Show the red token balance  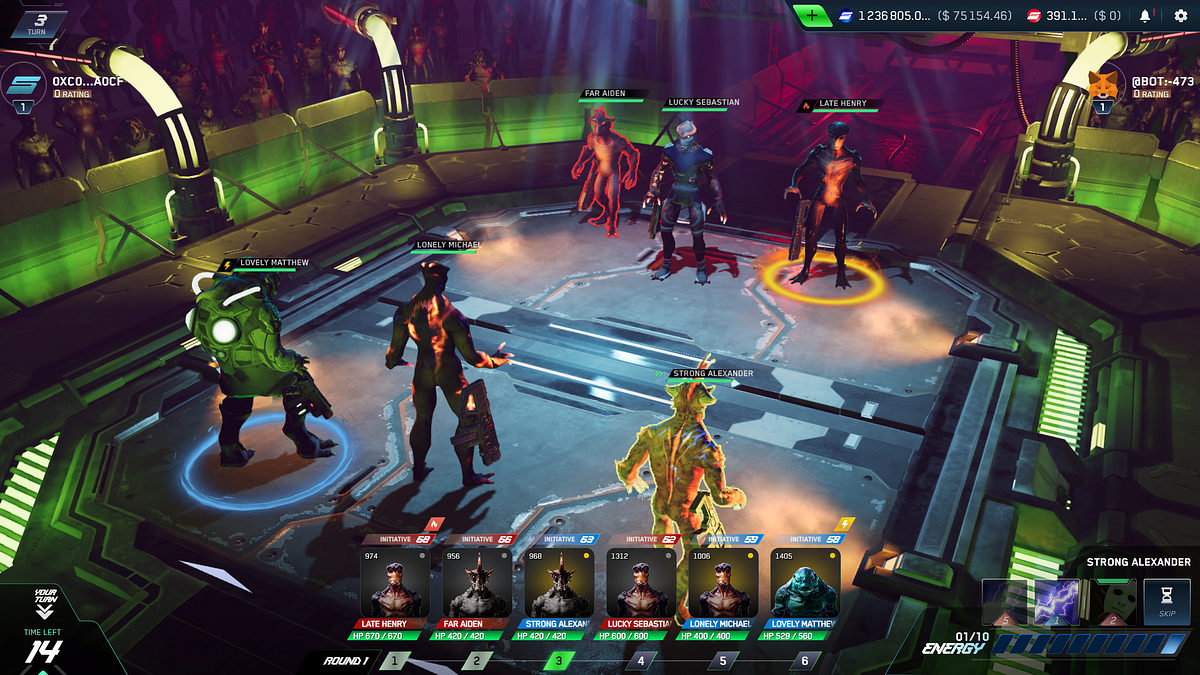pyautogui.click(x=1077, y=16)
